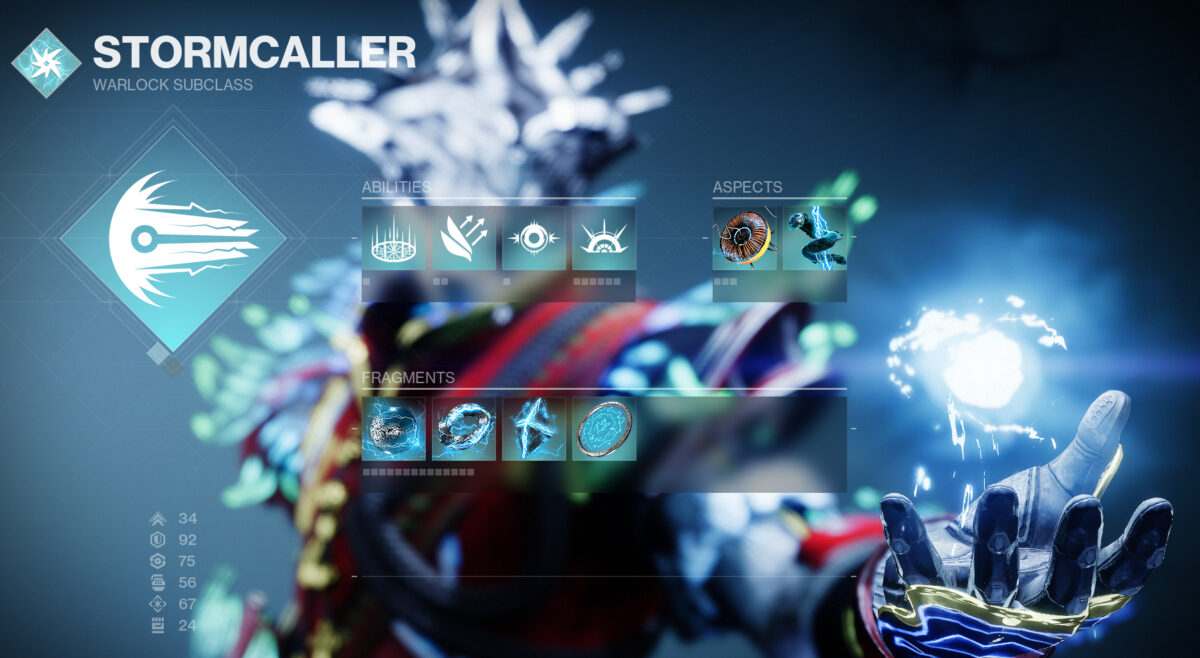Select the blue glowing disc fragment

pos(604,429)
